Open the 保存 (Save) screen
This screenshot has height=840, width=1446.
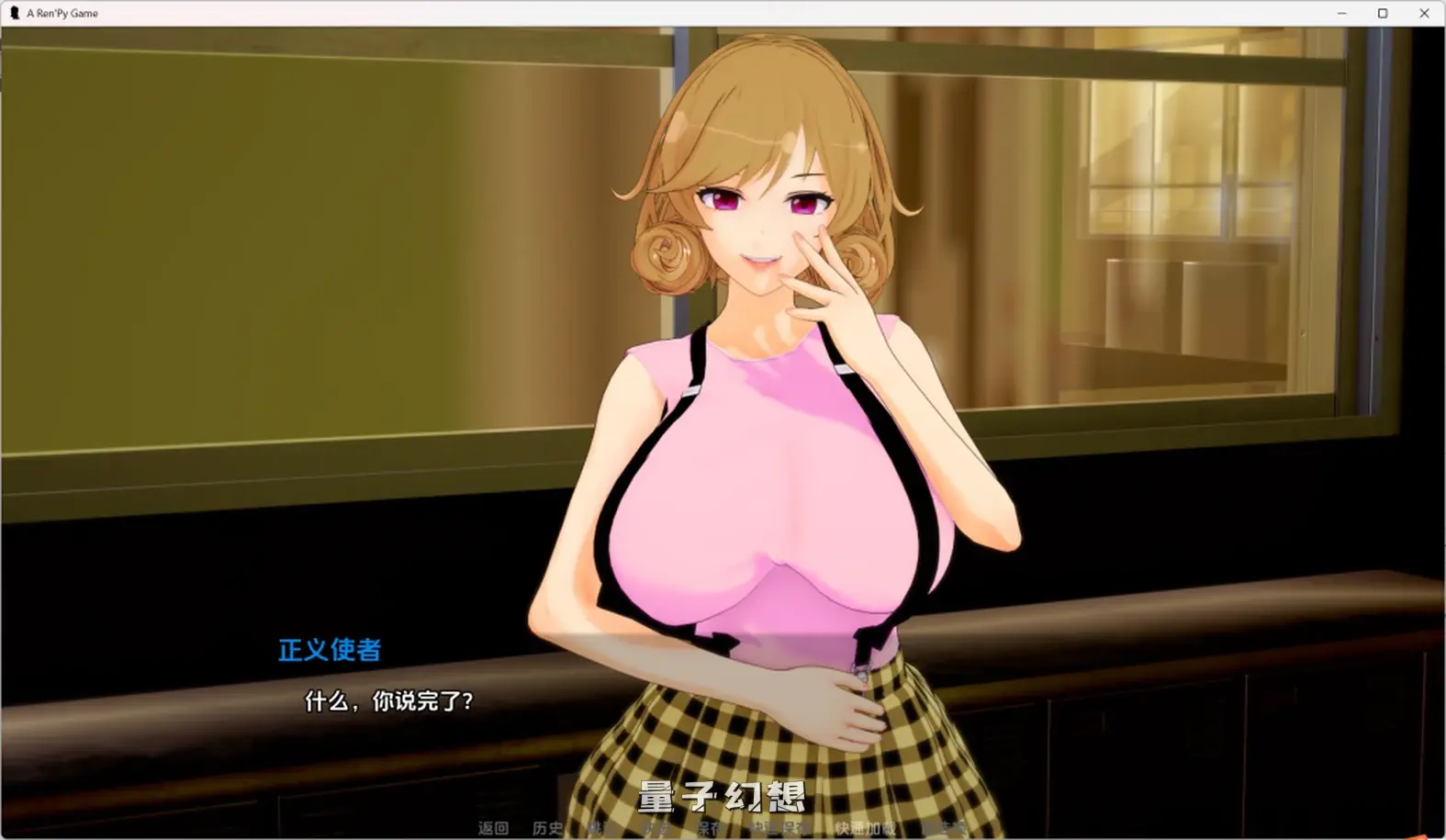(x=708, y=827)
